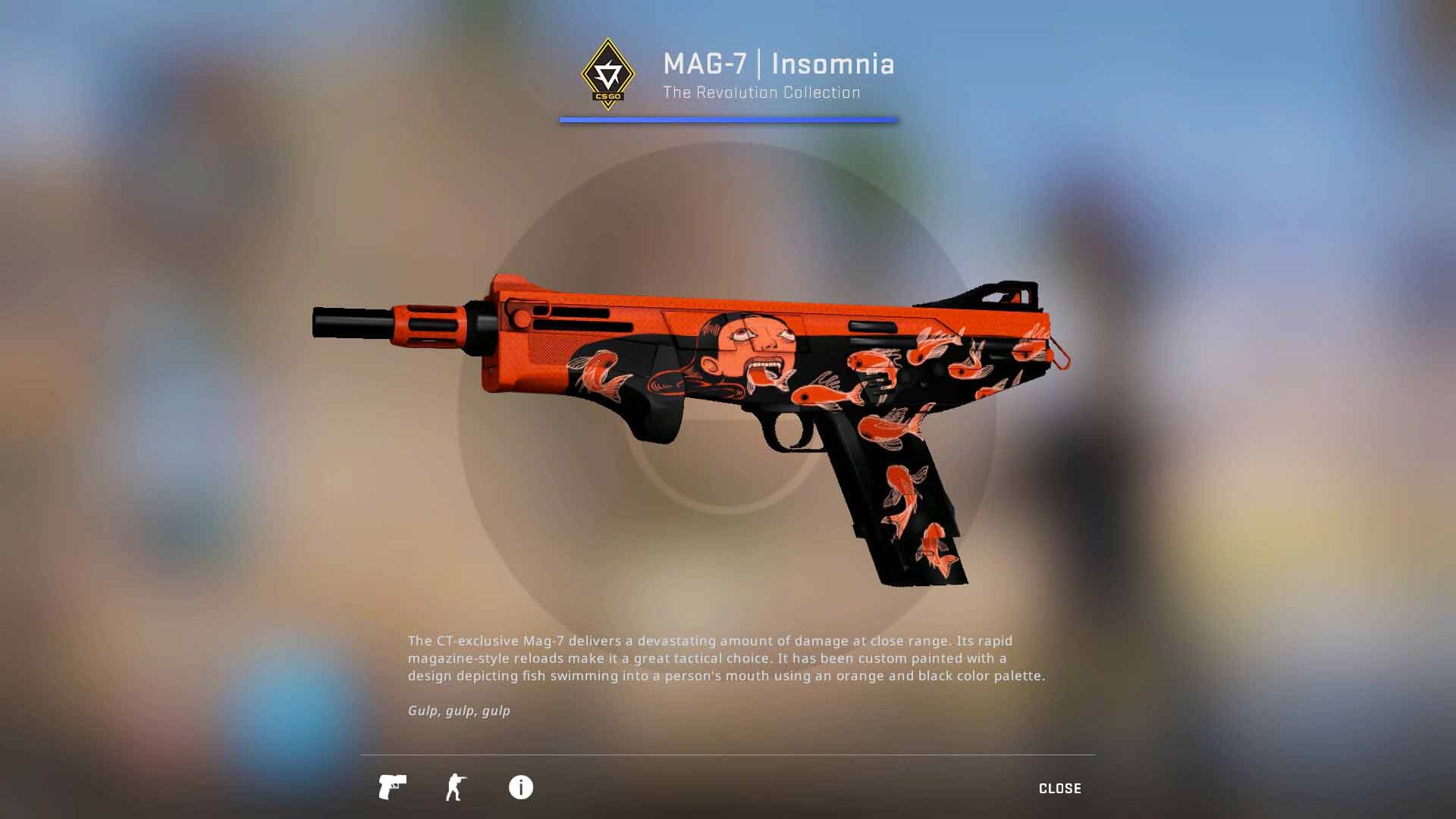The height and width of the screenshot is (819, 1456).
Task: Select the pistol weapon view icon
Action: (x=392, y=787)
